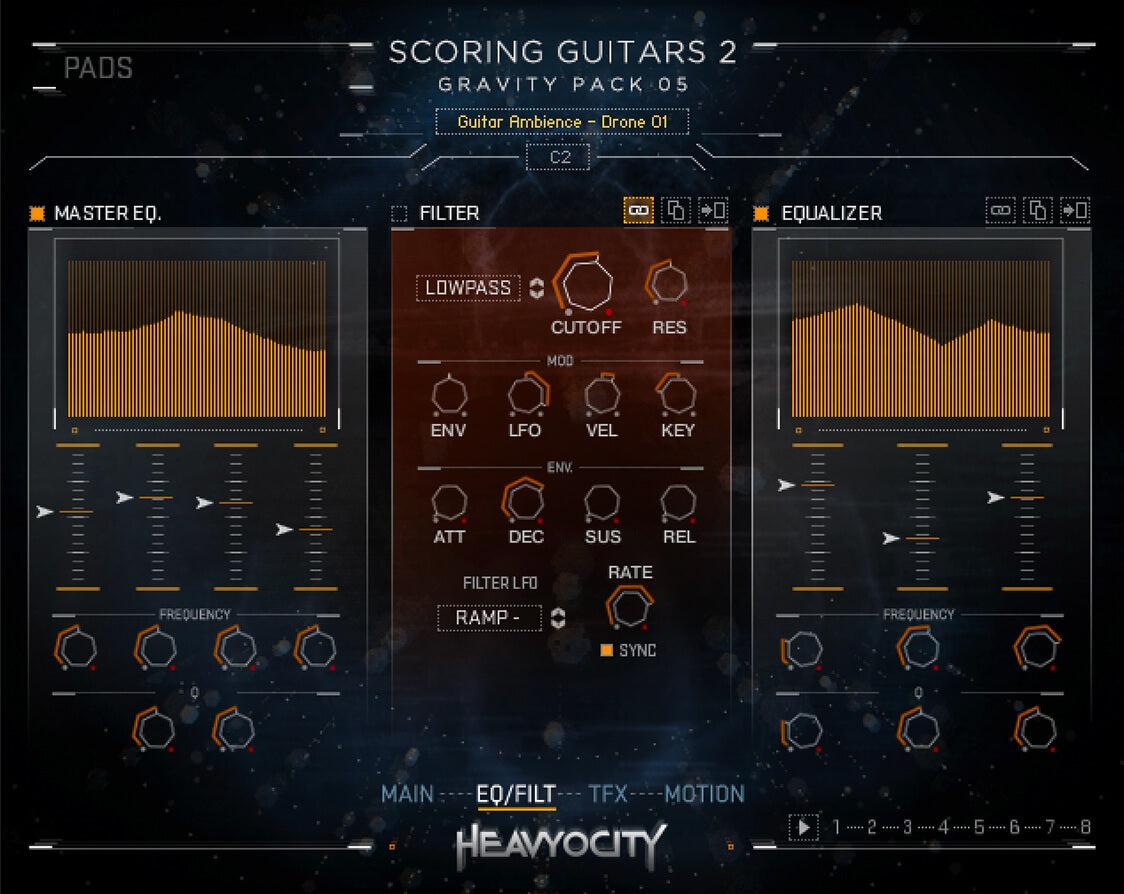The width and height of the screenshot is (1124, 894).
Task: Click the filter LFO RATE knob
Action: pyautogui.click(x=629, y=607)
